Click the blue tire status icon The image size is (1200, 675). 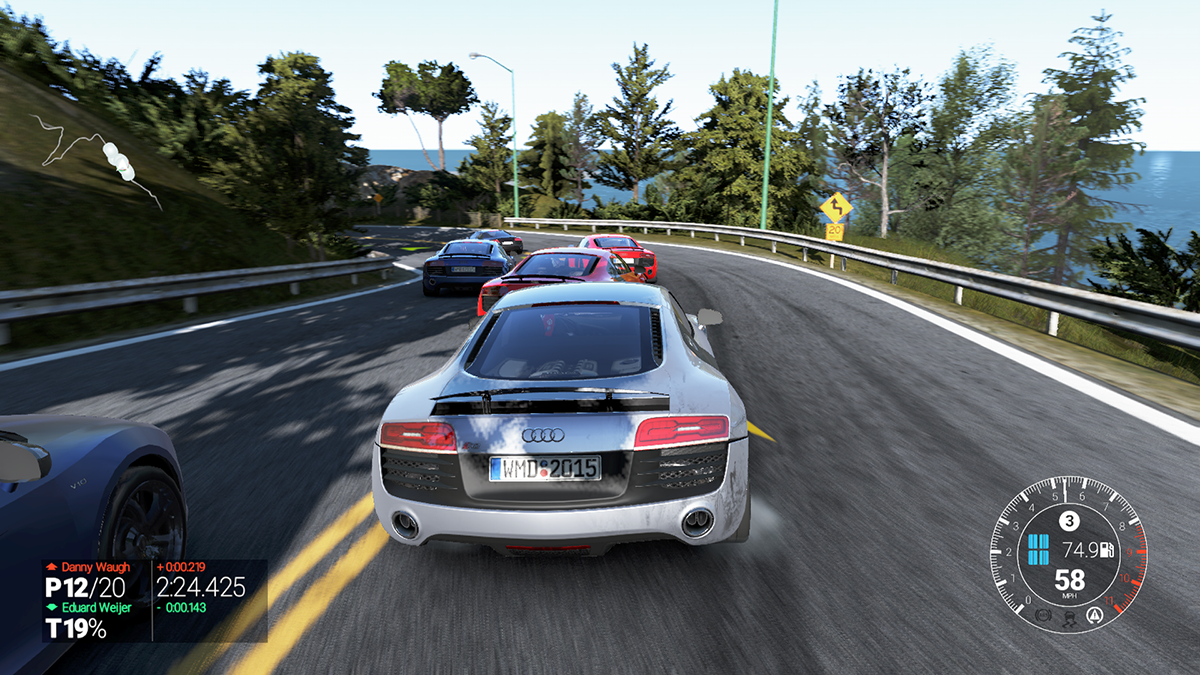[x=1038, y=548]
